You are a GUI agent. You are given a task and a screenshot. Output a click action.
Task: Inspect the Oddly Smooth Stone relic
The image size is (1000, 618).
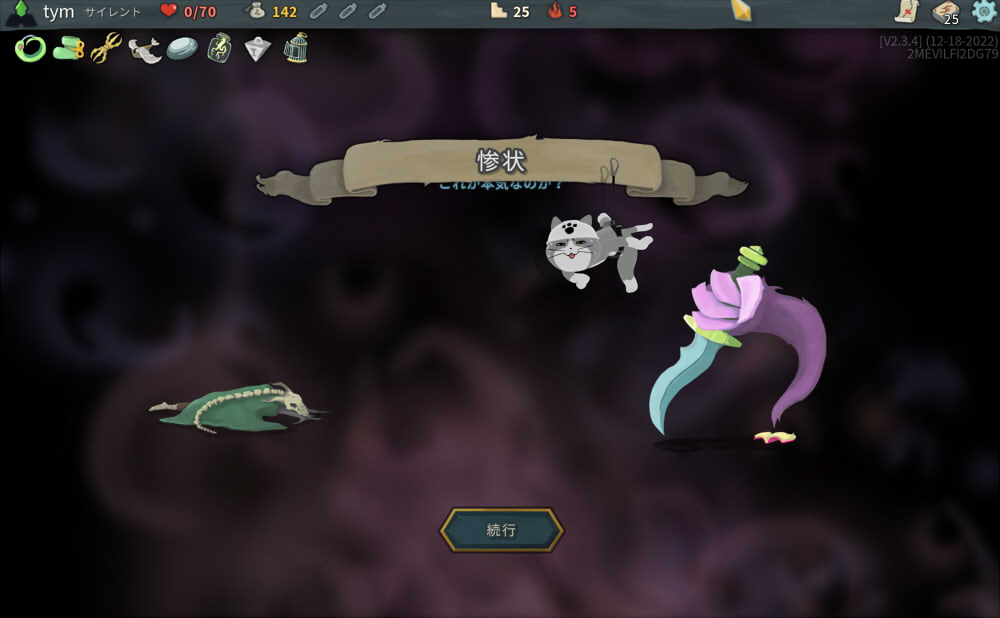(181, 48)
